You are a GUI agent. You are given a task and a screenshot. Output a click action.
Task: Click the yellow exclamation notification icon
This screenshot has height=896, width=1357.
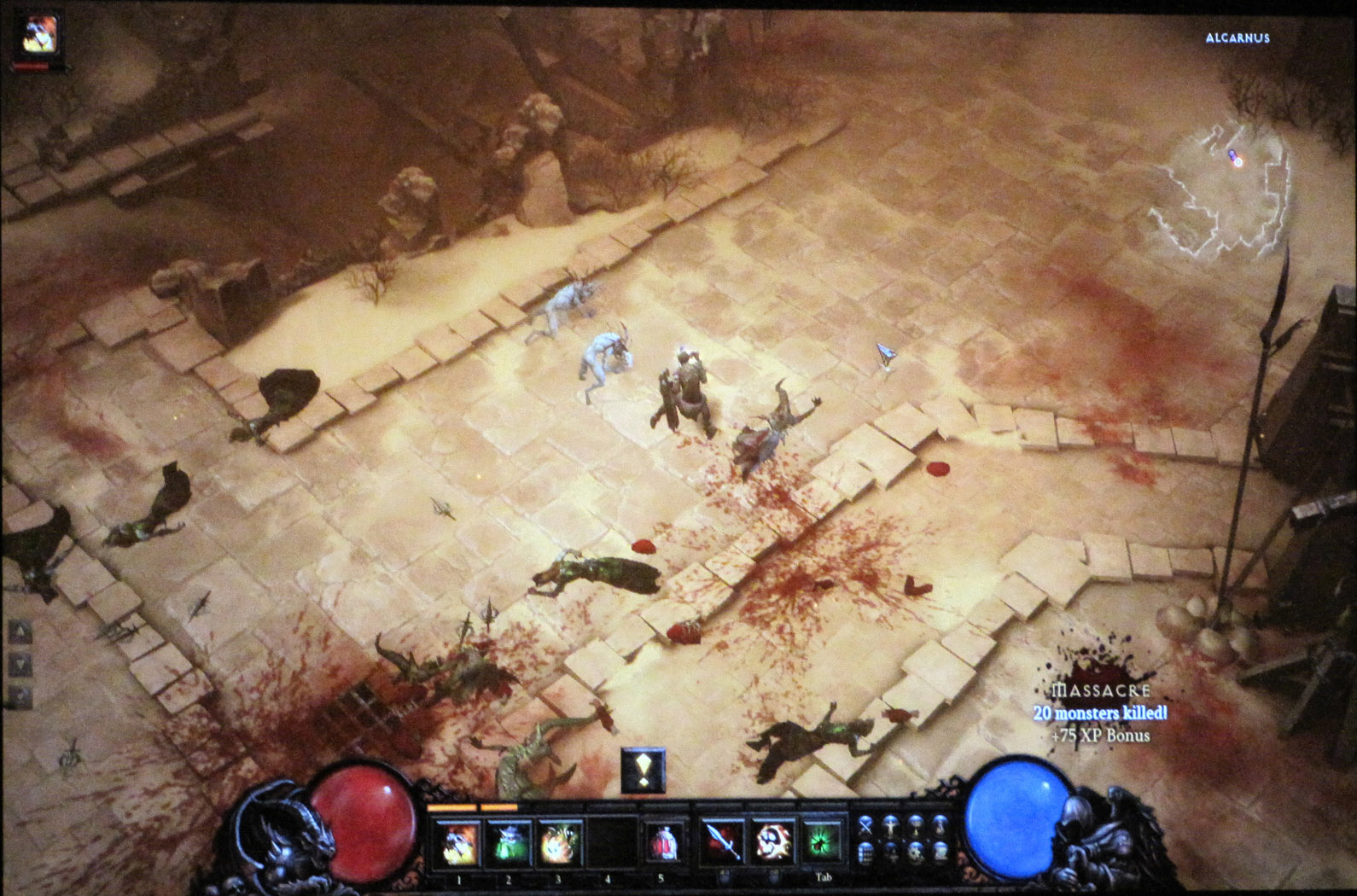pos(643,771)
